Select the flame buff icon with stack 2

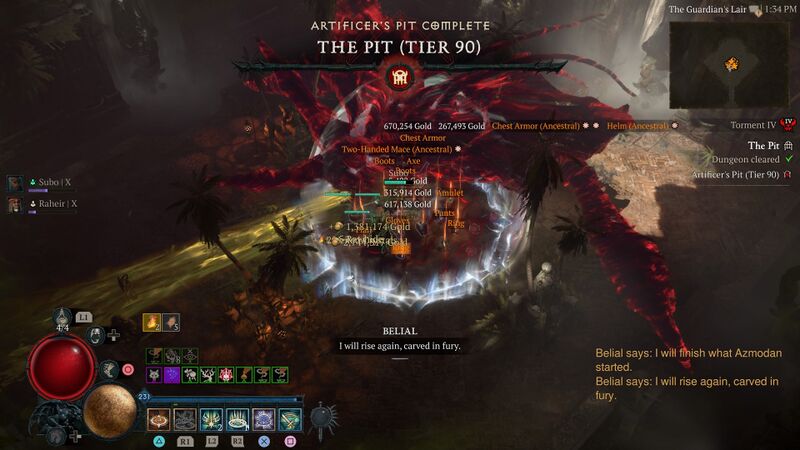pos(152,321)
